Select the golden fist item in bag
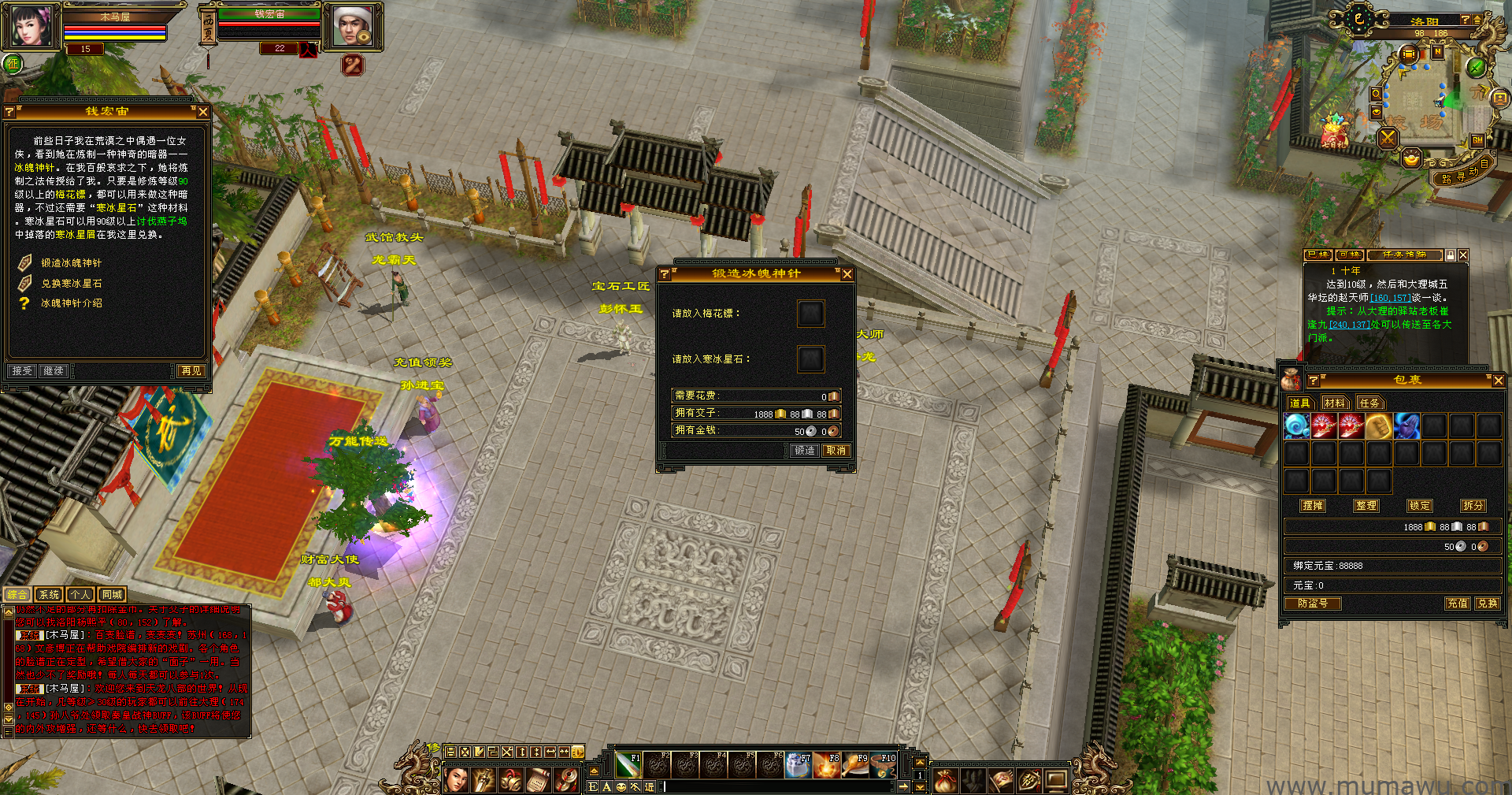1512x795 pixels. [x=1378, y=426]
